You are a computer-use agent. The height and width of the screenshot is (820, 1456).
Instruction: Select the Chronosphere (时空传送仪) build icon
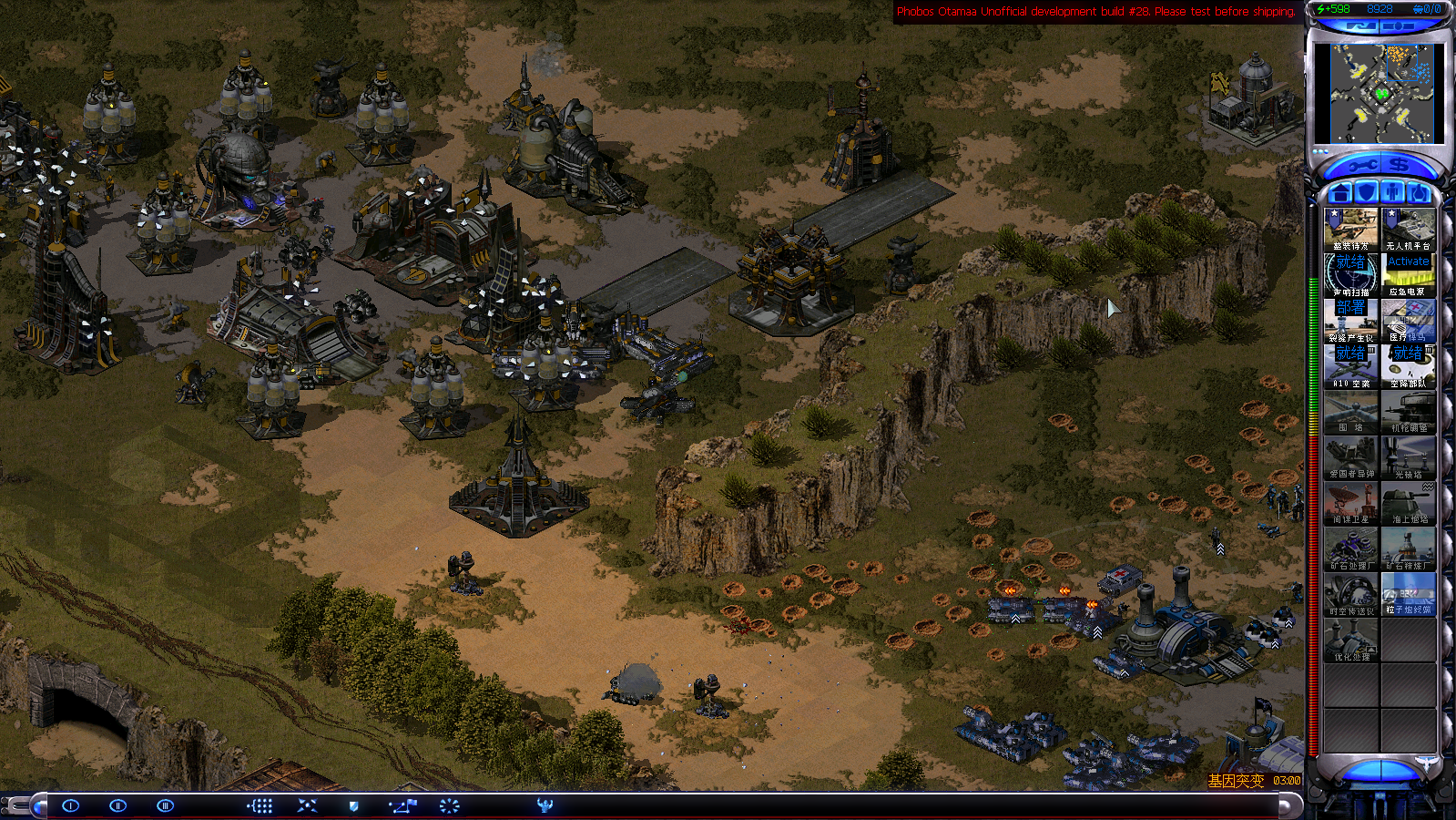1350,594
